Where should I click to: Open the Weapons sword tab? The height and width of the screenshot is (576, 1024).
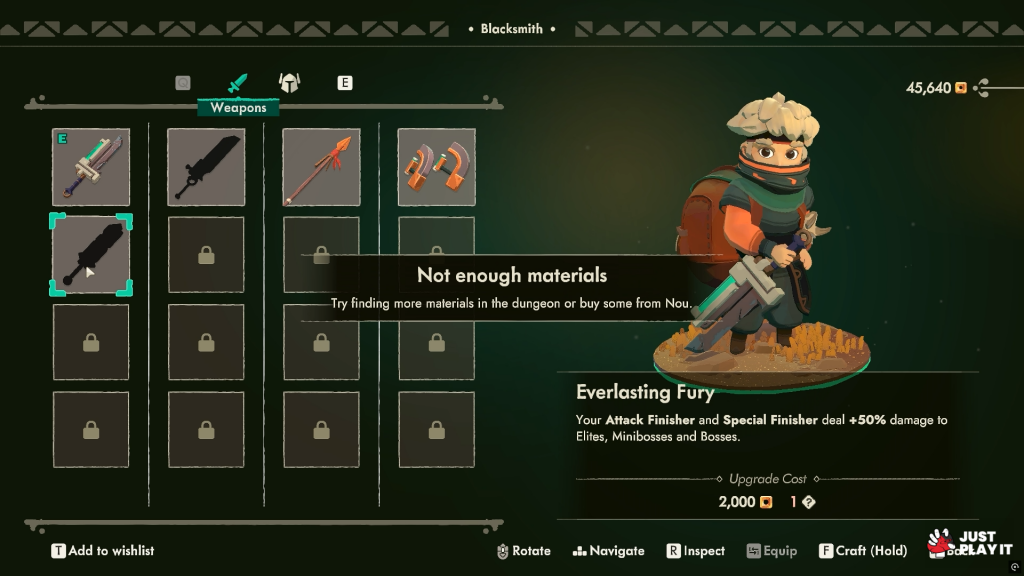pyautogui.click(x=237, y=83)
